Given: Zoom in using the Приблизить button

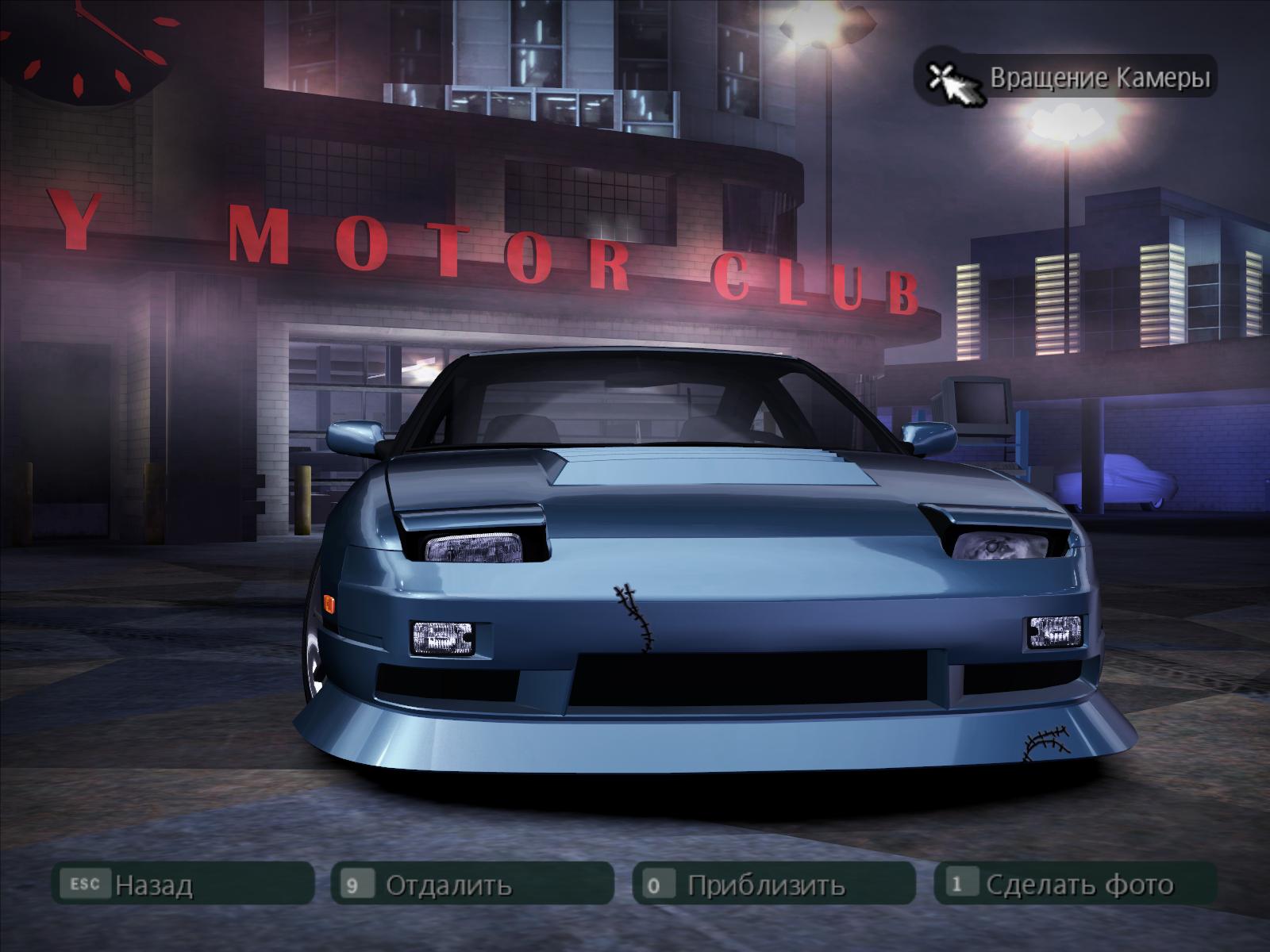Looking at the screenshot, I should point(773,884).
